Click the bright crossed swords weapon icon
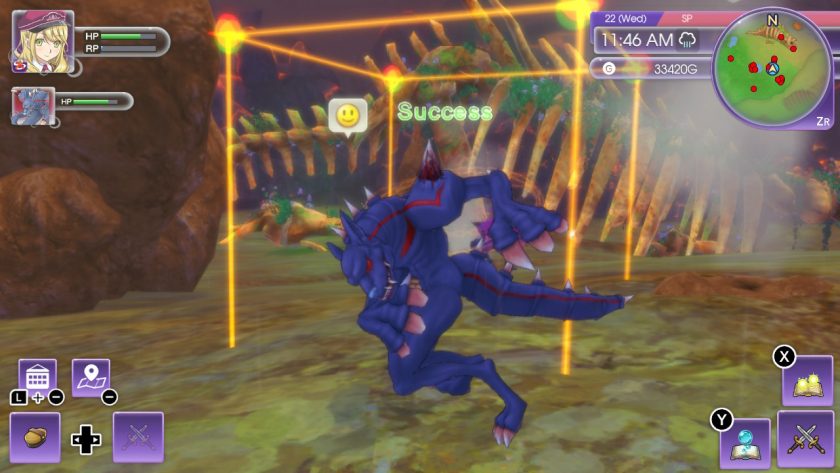This screenshot has height=473, width=840. pos(806,438)
